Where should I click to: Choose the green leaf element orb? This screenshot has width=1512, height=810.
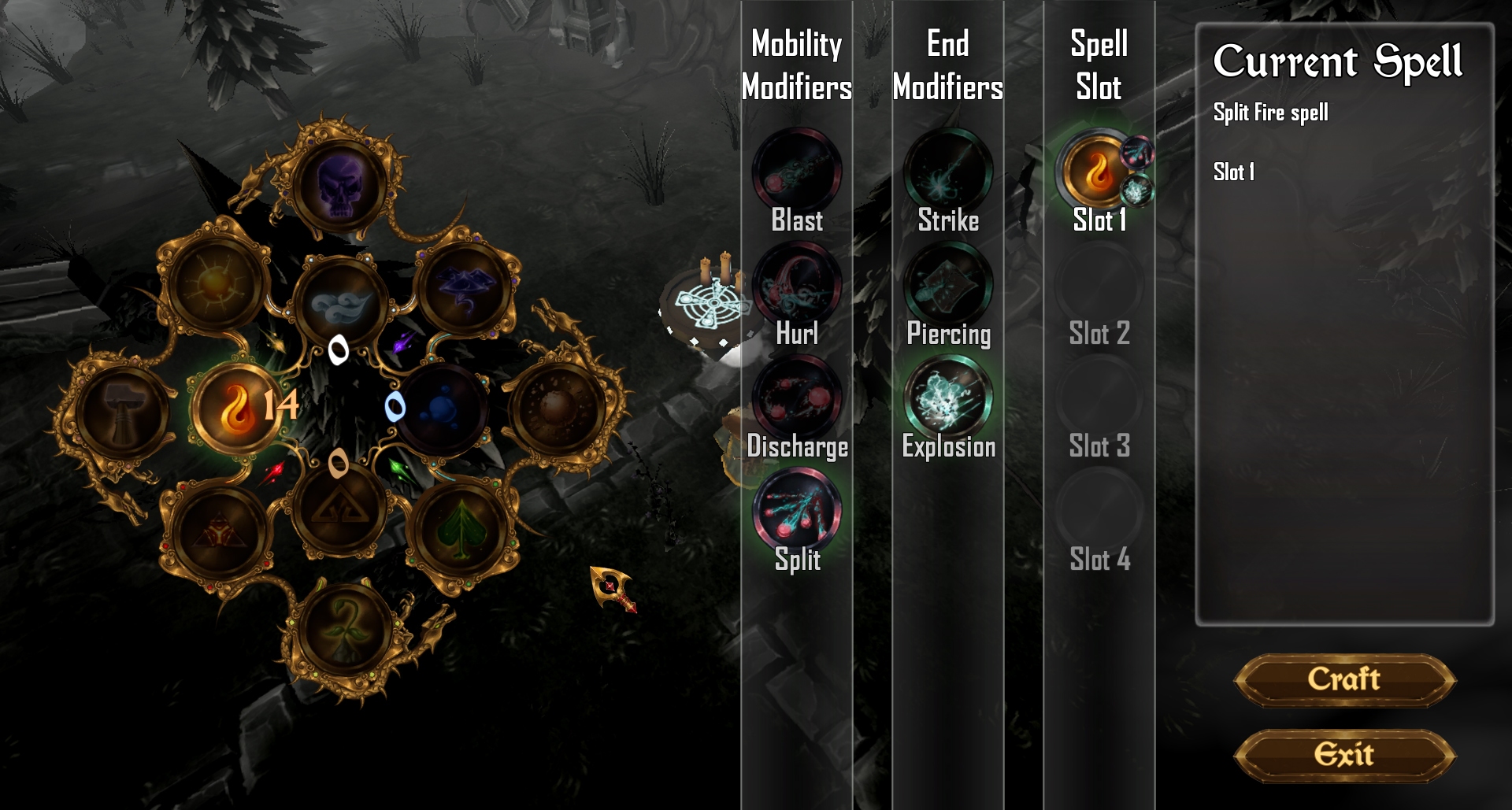pos(459,529)
